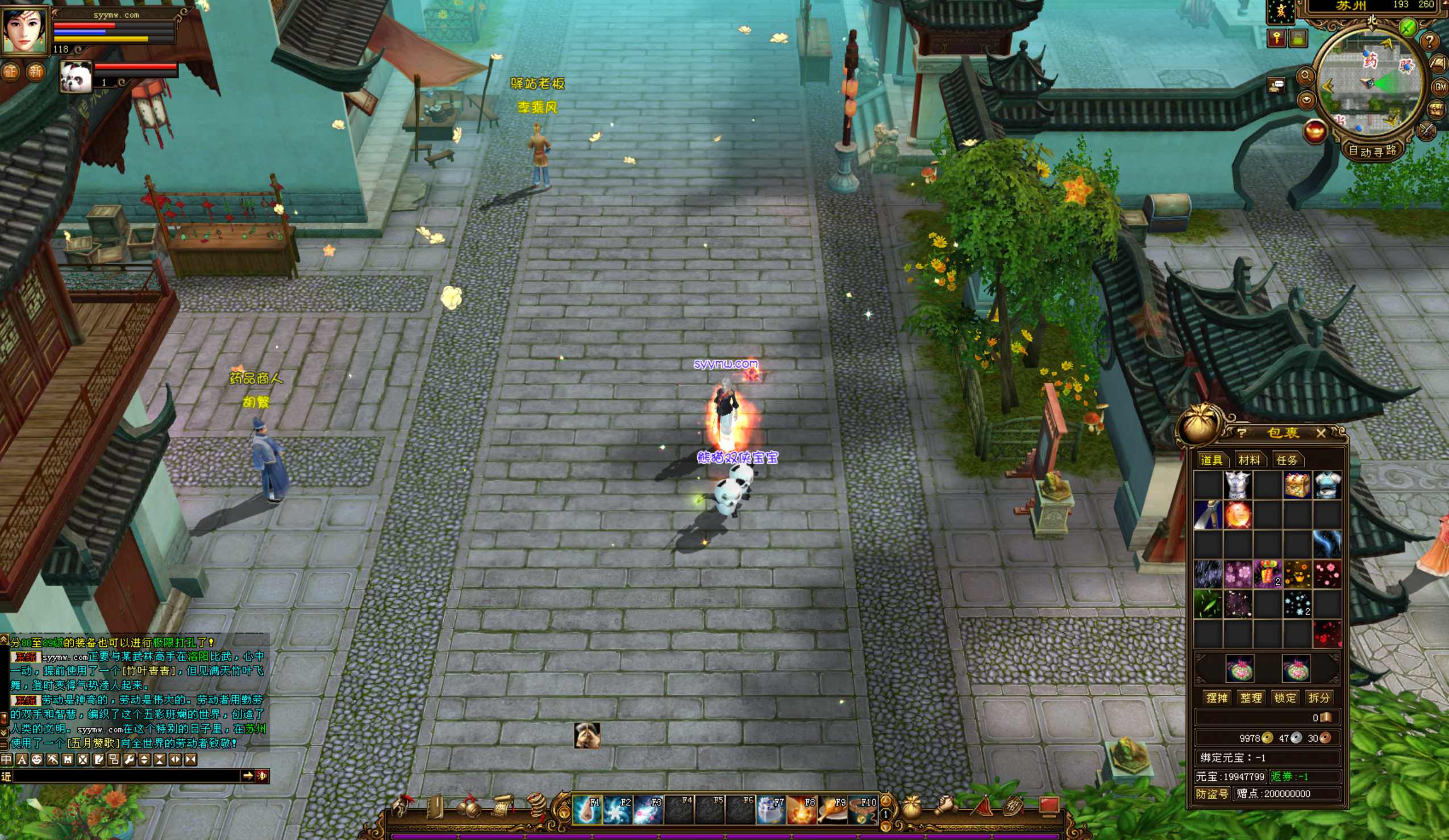Click the 锁定 lock button
Viewport: 1449px width, 840px height.
(1285, 698)
